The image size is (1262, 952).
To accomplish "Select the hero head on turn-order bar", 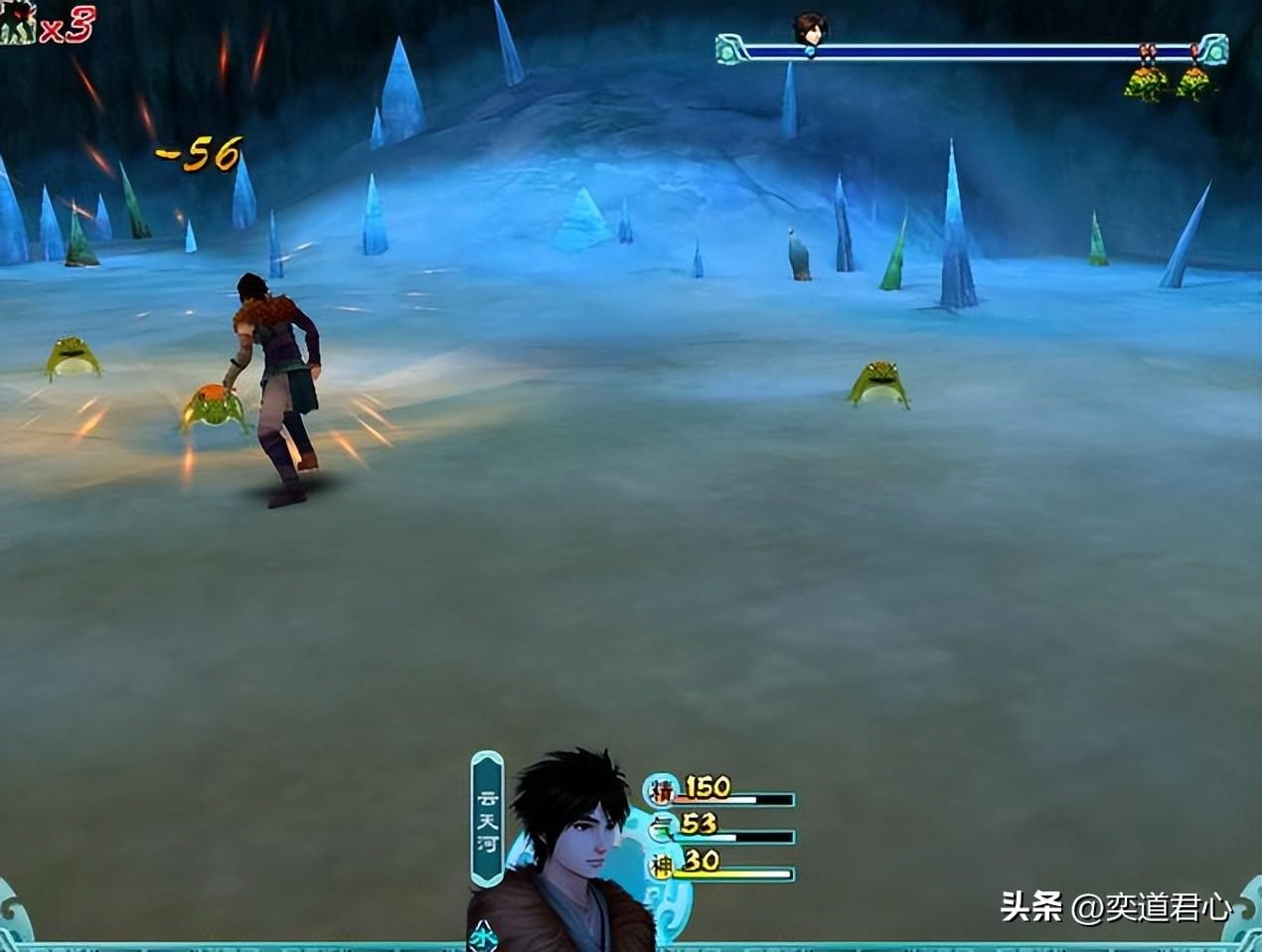I will [x=810, y=30].
